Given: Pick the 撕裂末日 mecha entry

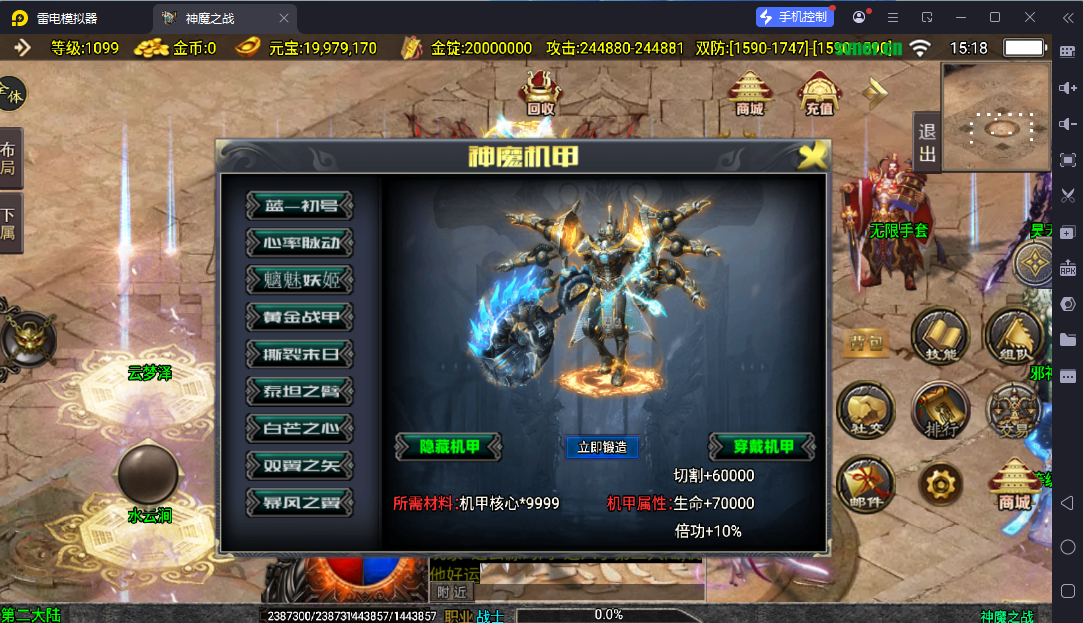Looking at the screenshot, I should click(300, 354).
